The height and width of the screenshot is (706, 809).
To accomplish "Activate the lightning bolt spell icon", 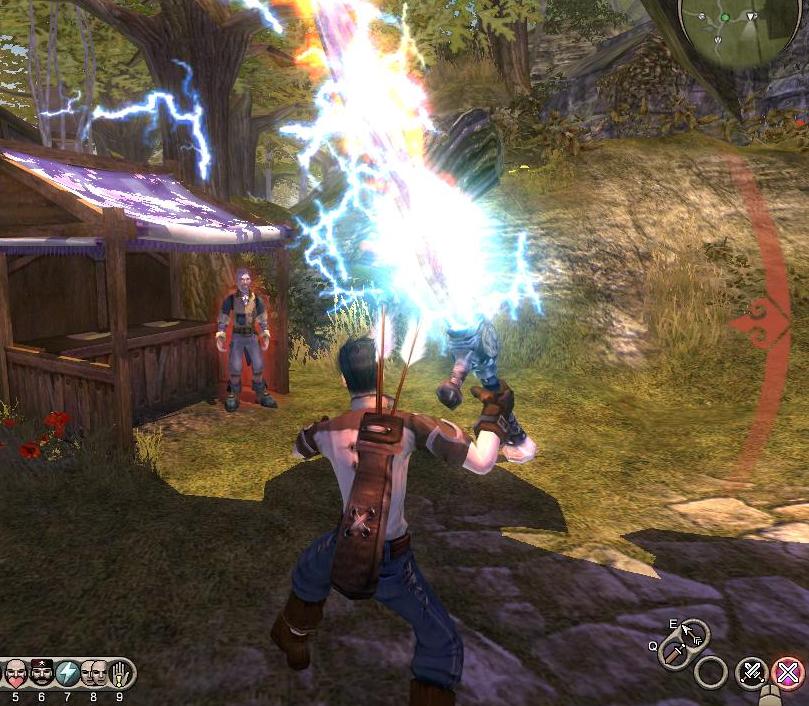I will click(x=68, y=673).
